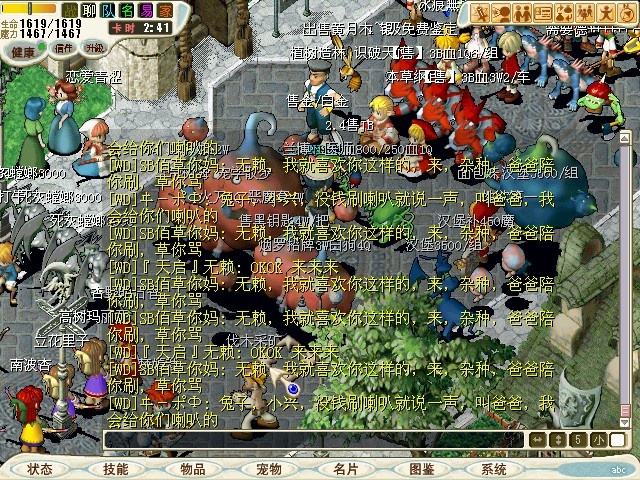Click the 升级 level-up button
The height and width of the screenshot is (480, 640).
click(x=95, y=47)
